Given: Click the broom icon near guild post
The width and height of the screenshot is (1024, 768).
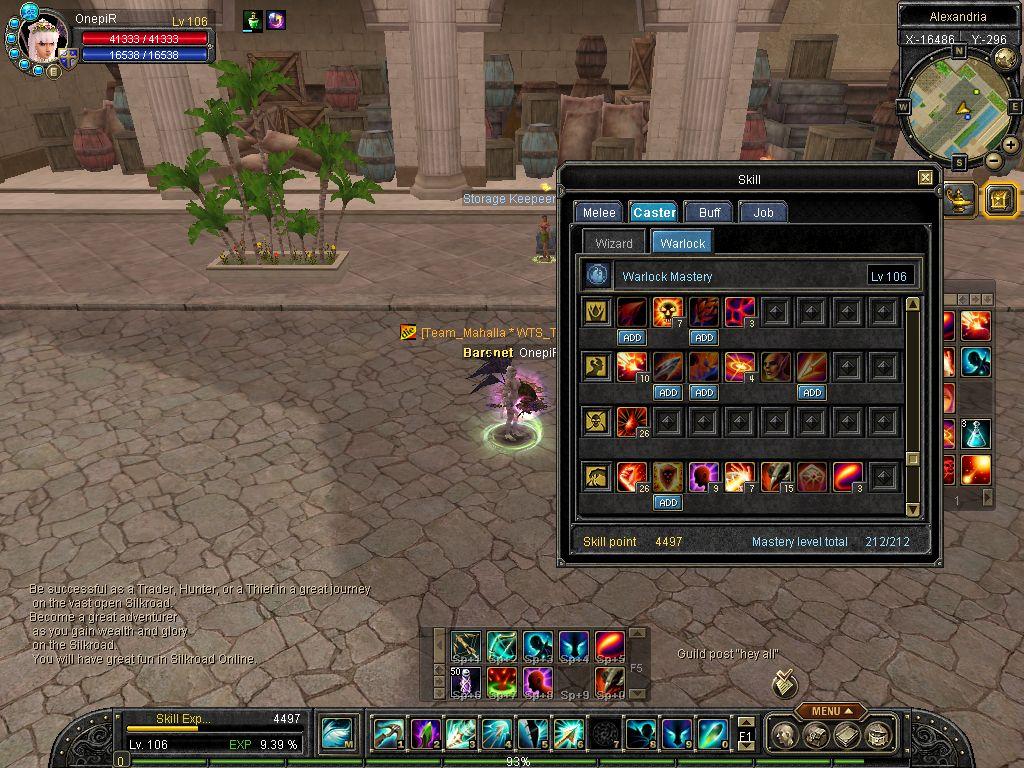Looking at the screenshot, I should pyautogui.click(x=785, y=684).
